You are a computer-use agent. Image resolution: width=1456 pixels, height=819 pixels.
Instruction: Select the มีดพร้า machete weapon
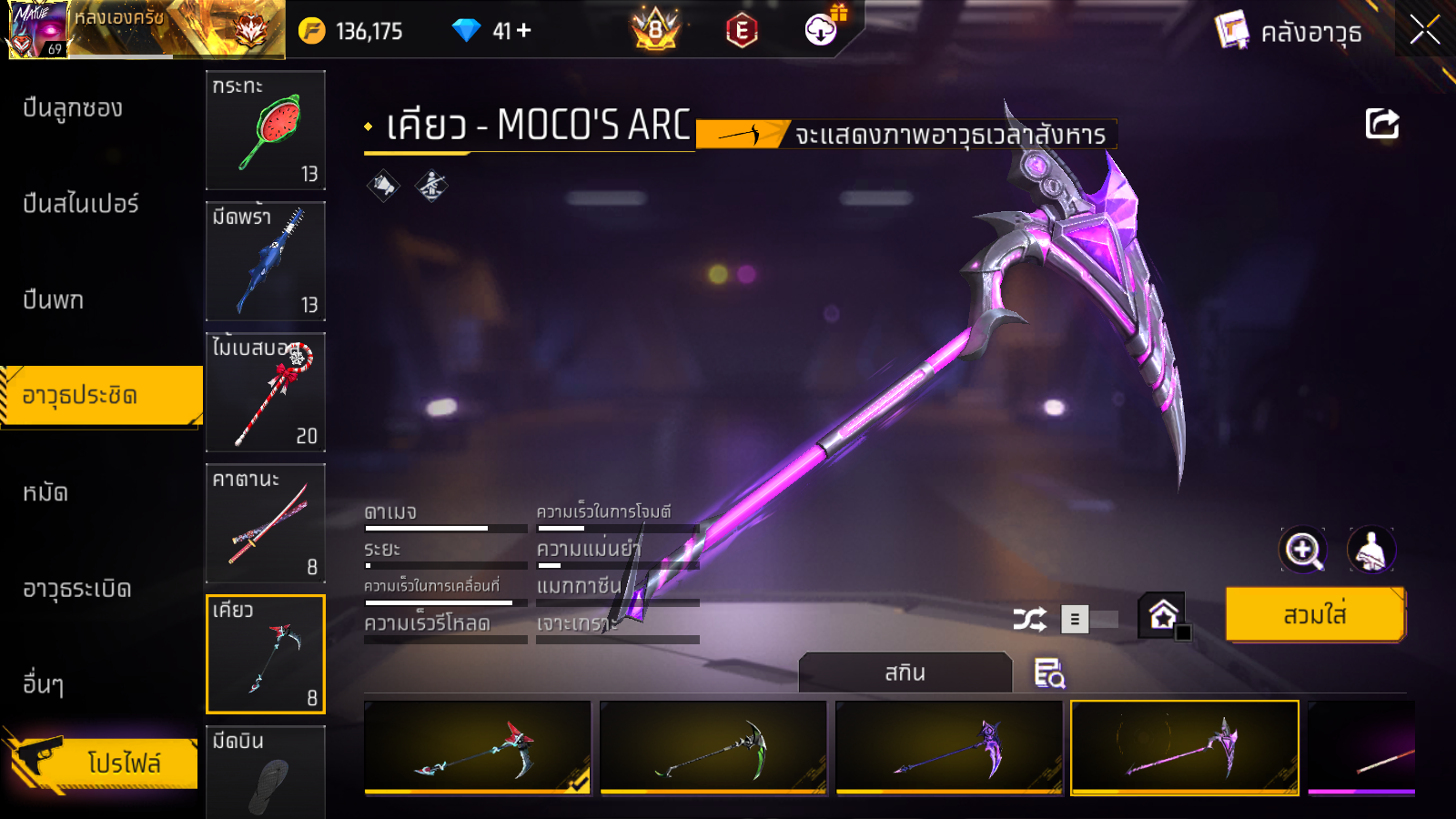pos(266,261)
